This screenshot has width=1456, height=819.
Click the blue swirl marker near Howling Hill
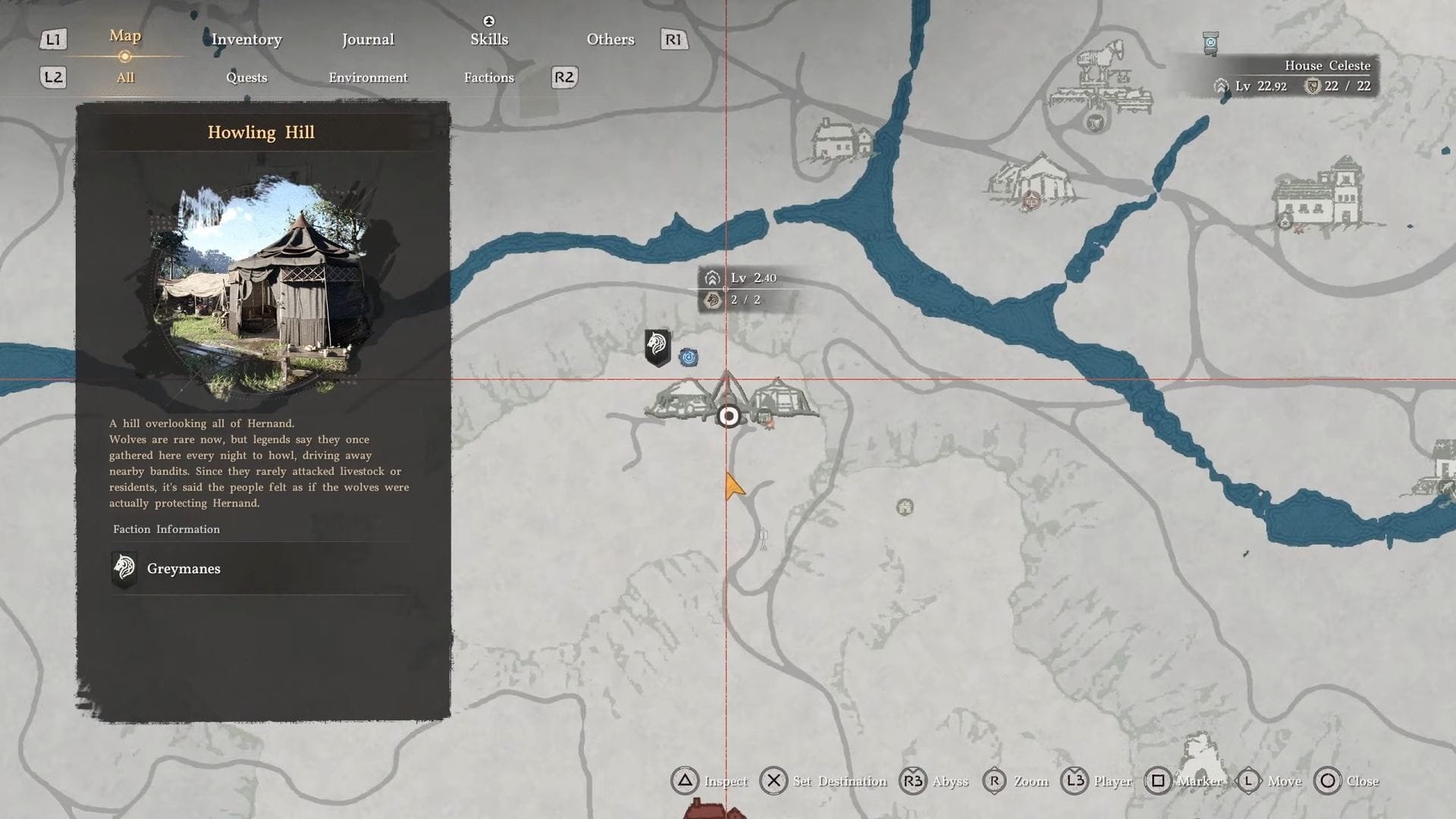(689, 357)
